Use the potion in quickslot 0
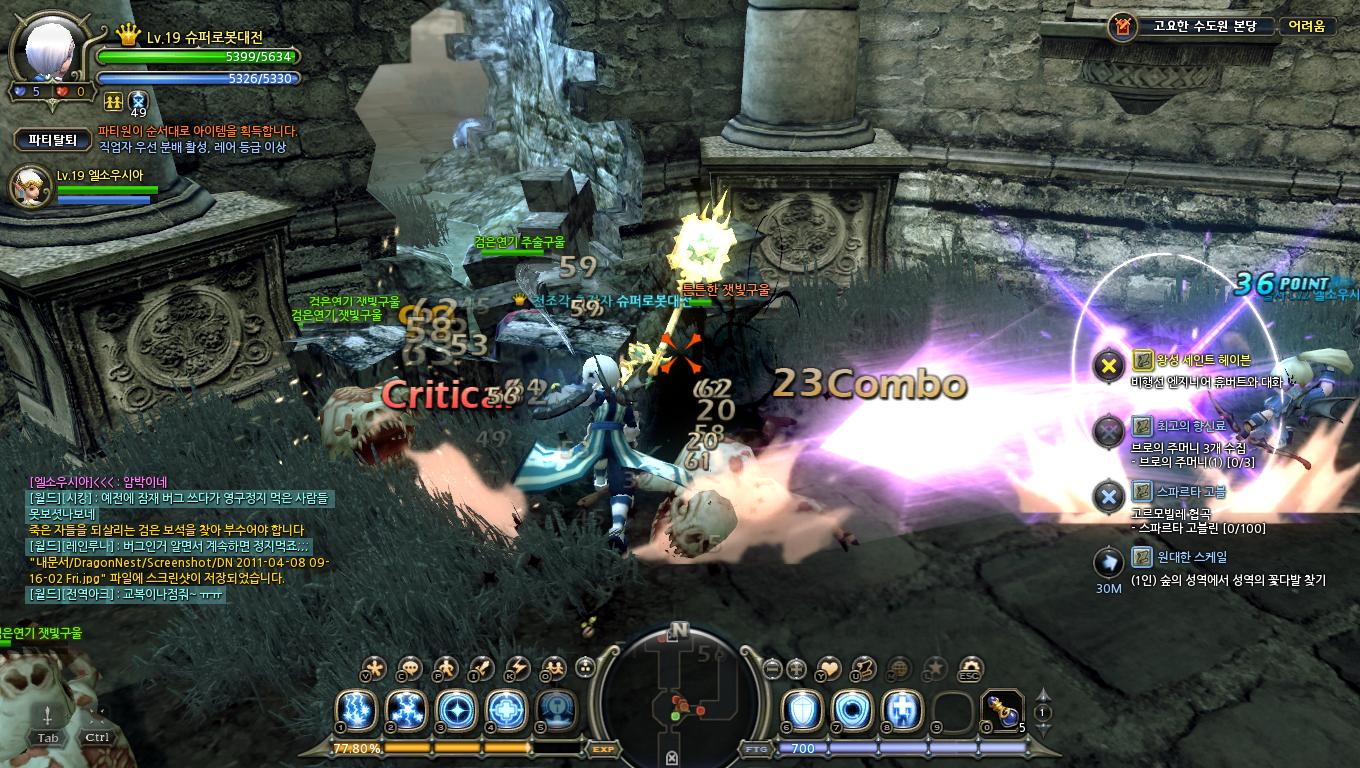This screenshot has width=1360, height=768. [1002, 710]
